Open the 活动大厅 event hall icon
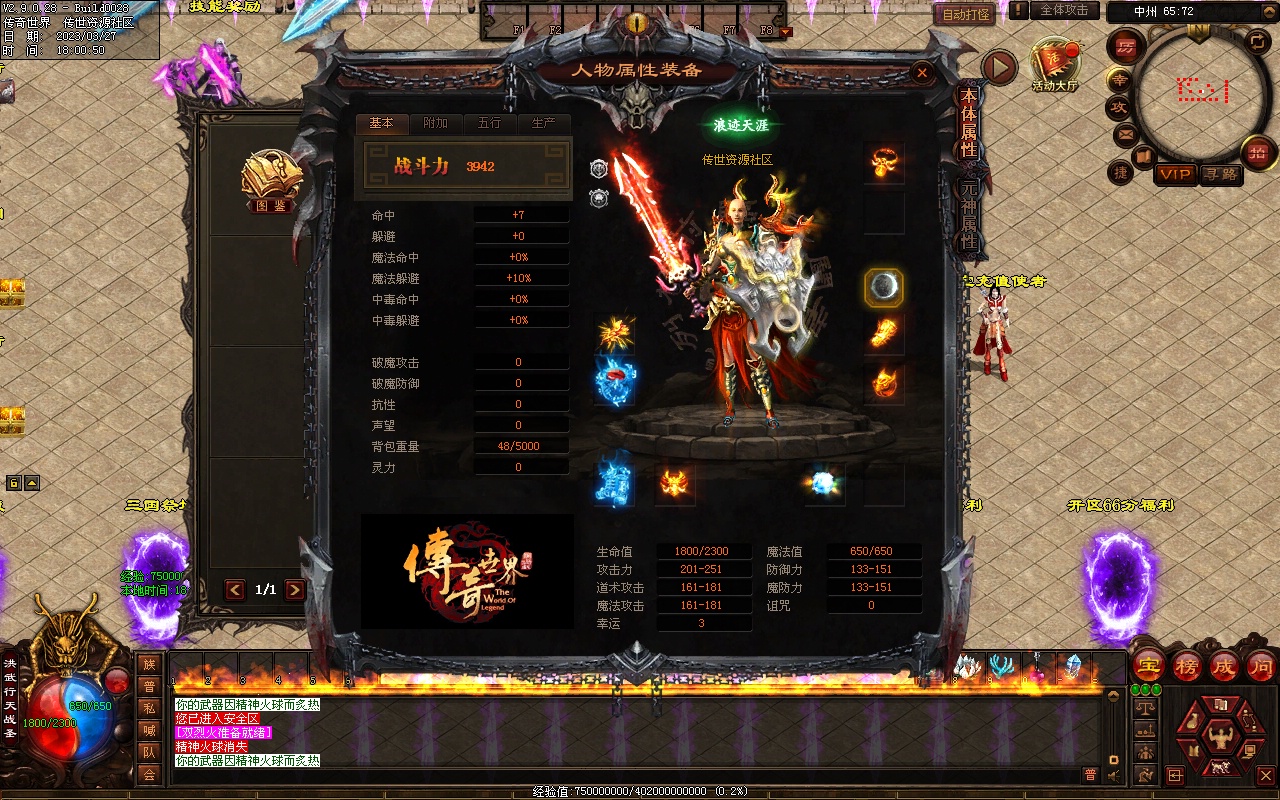 tap(1056, 62)
